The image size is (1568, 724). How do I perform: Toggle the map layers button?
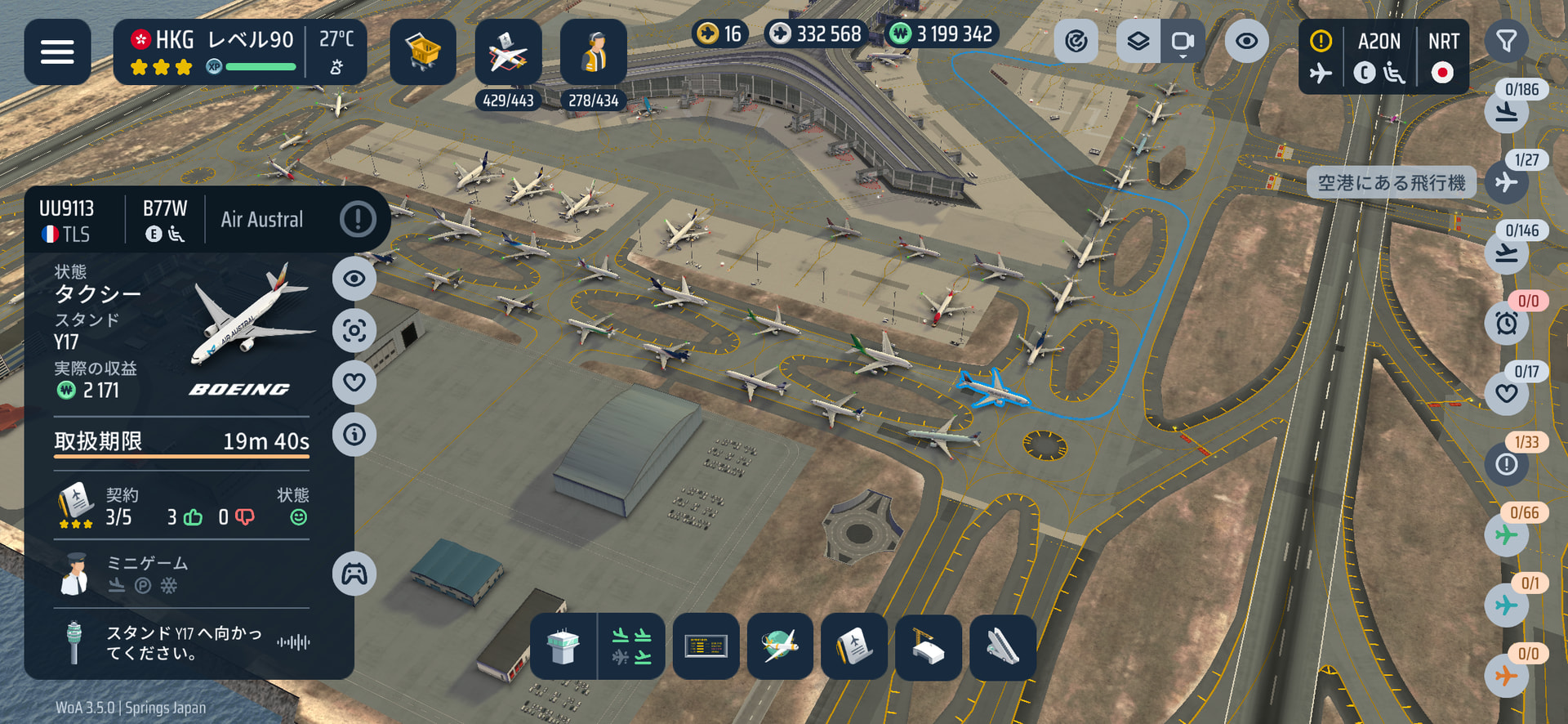click(1138, 41)
